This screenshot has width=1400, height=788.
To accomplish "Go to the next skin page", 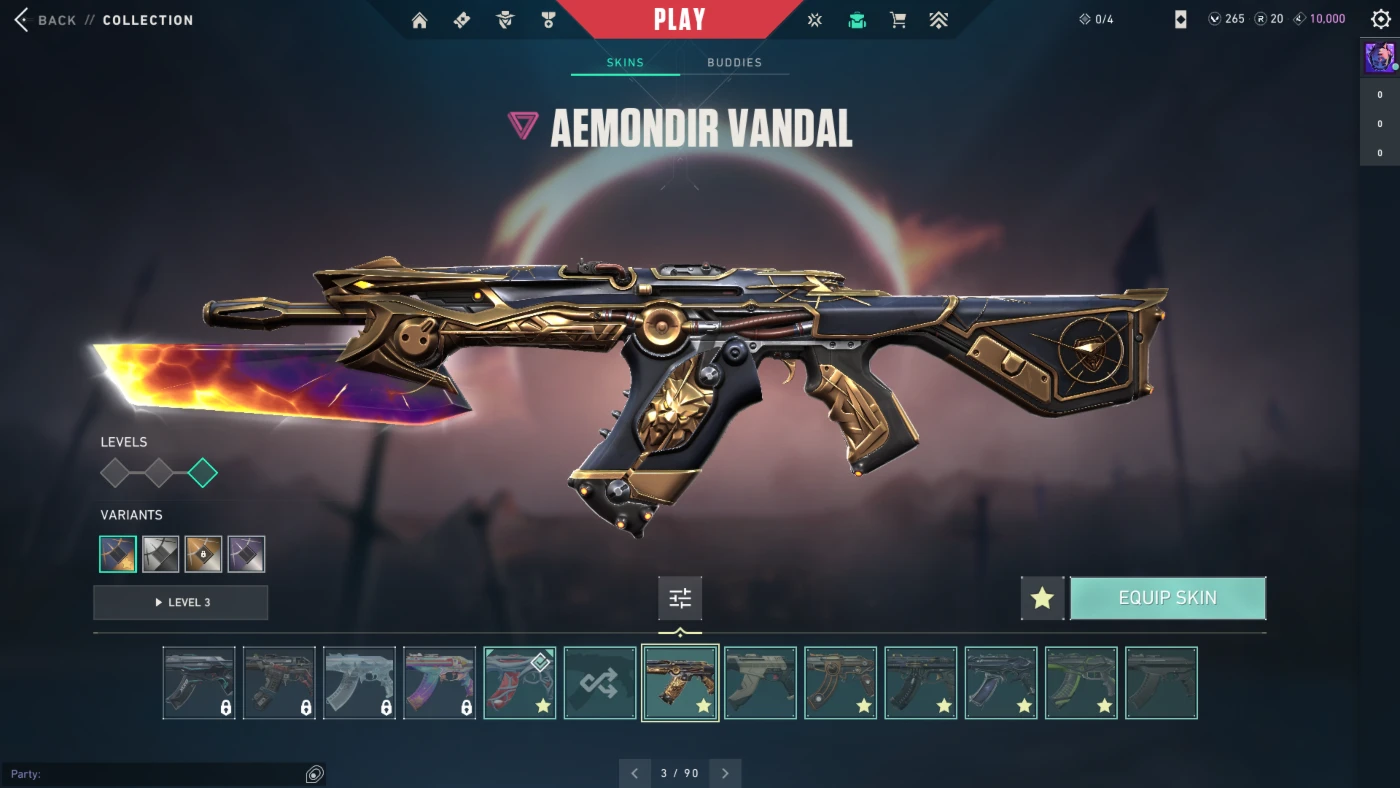I will point(725,773).
